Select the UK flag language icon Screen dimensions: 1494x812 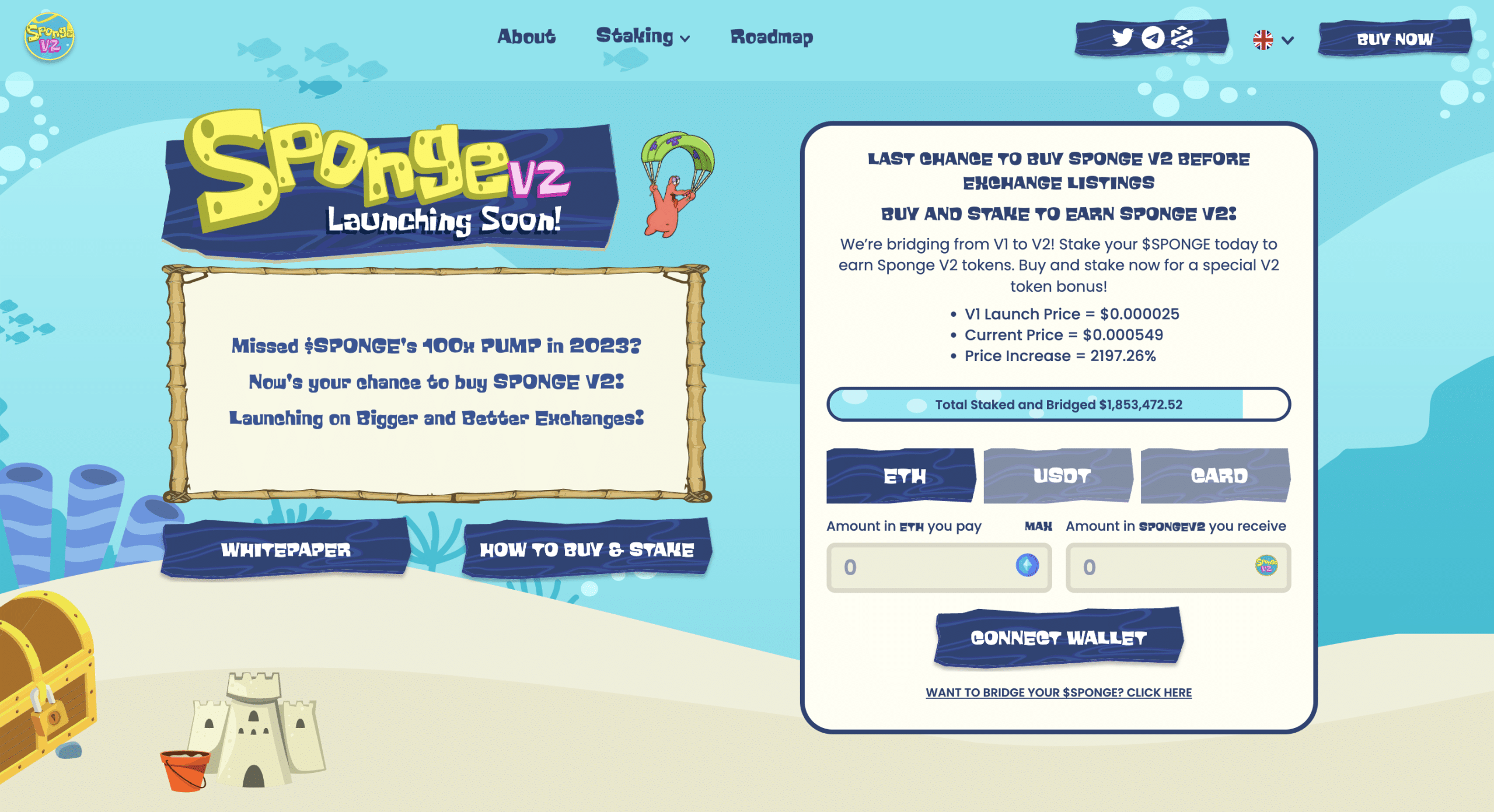pos(1262,40)
